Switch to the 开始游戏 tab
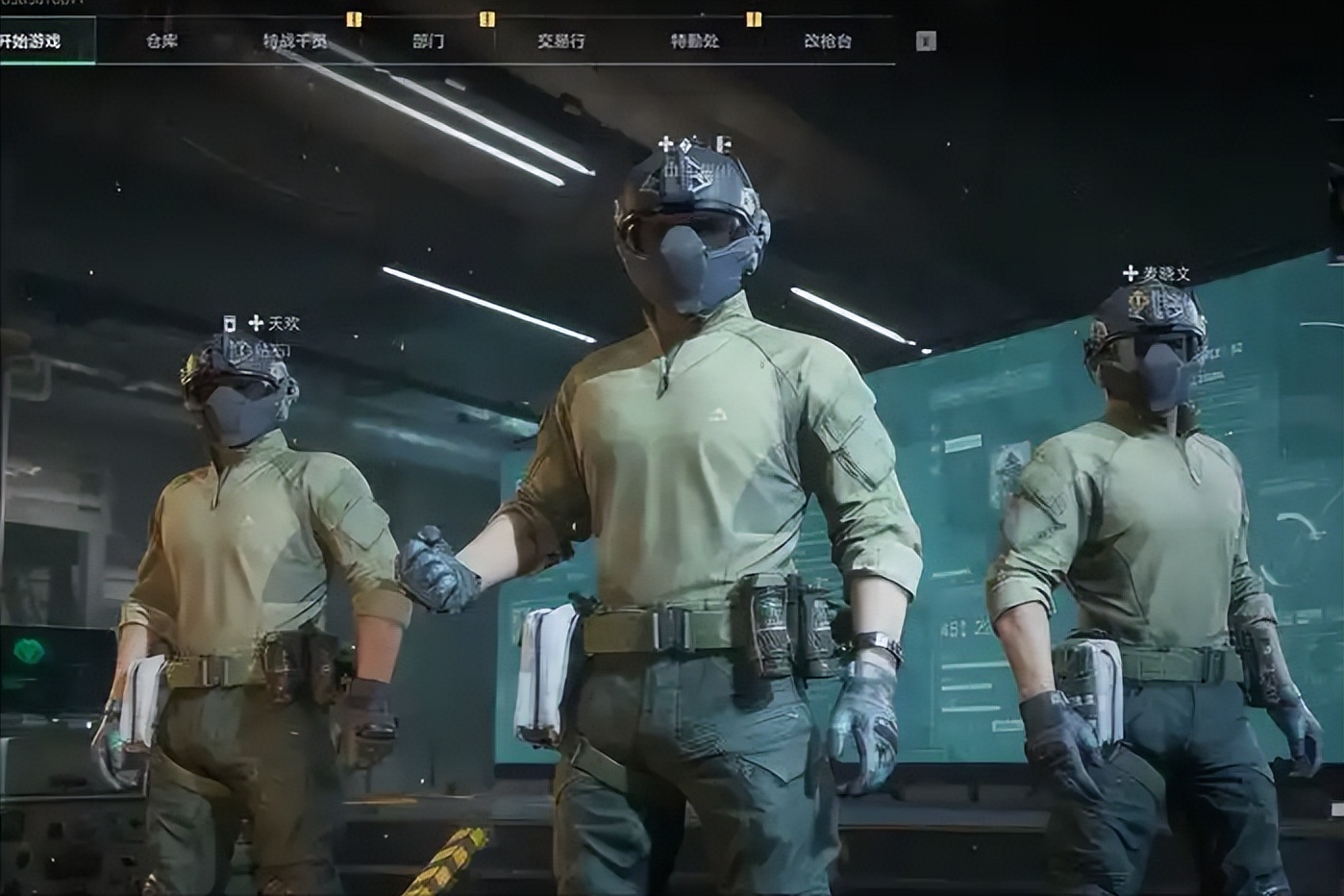The width and height of the screenshot is (1344, 896). click(33, 41)
